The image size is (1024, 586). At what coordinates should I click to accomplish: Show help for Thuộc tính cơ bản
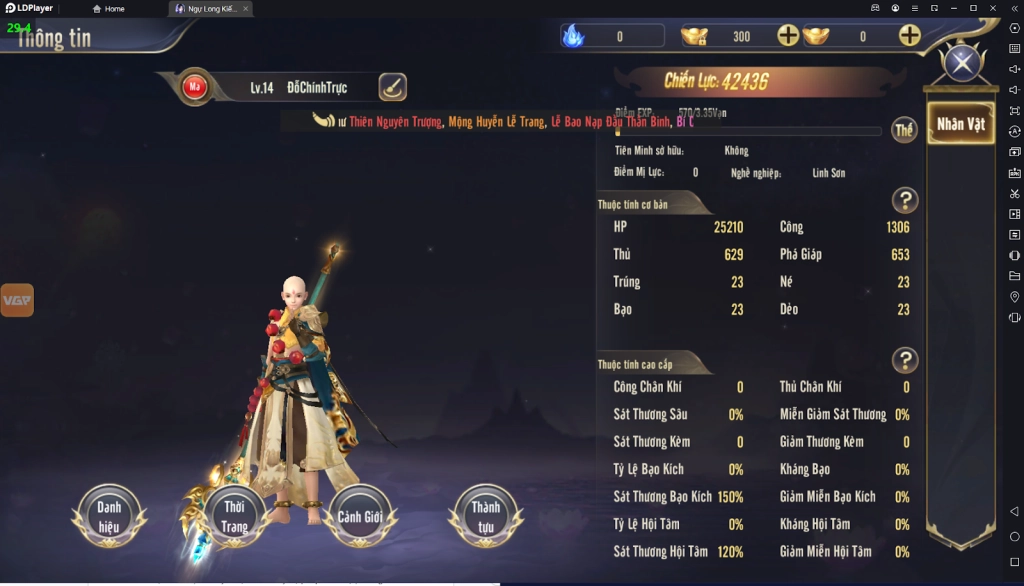904,200
